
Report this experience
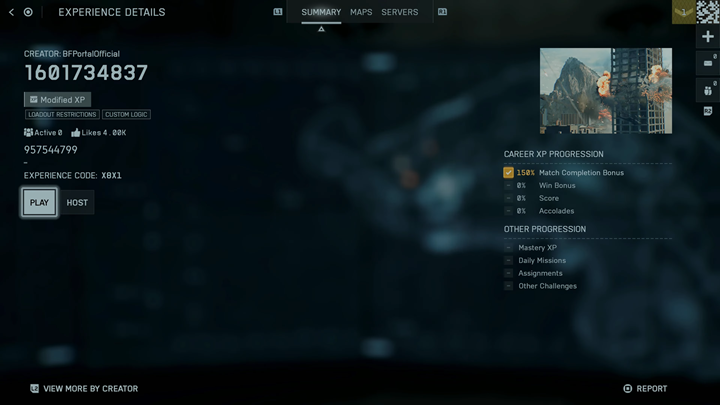(645, 388)
